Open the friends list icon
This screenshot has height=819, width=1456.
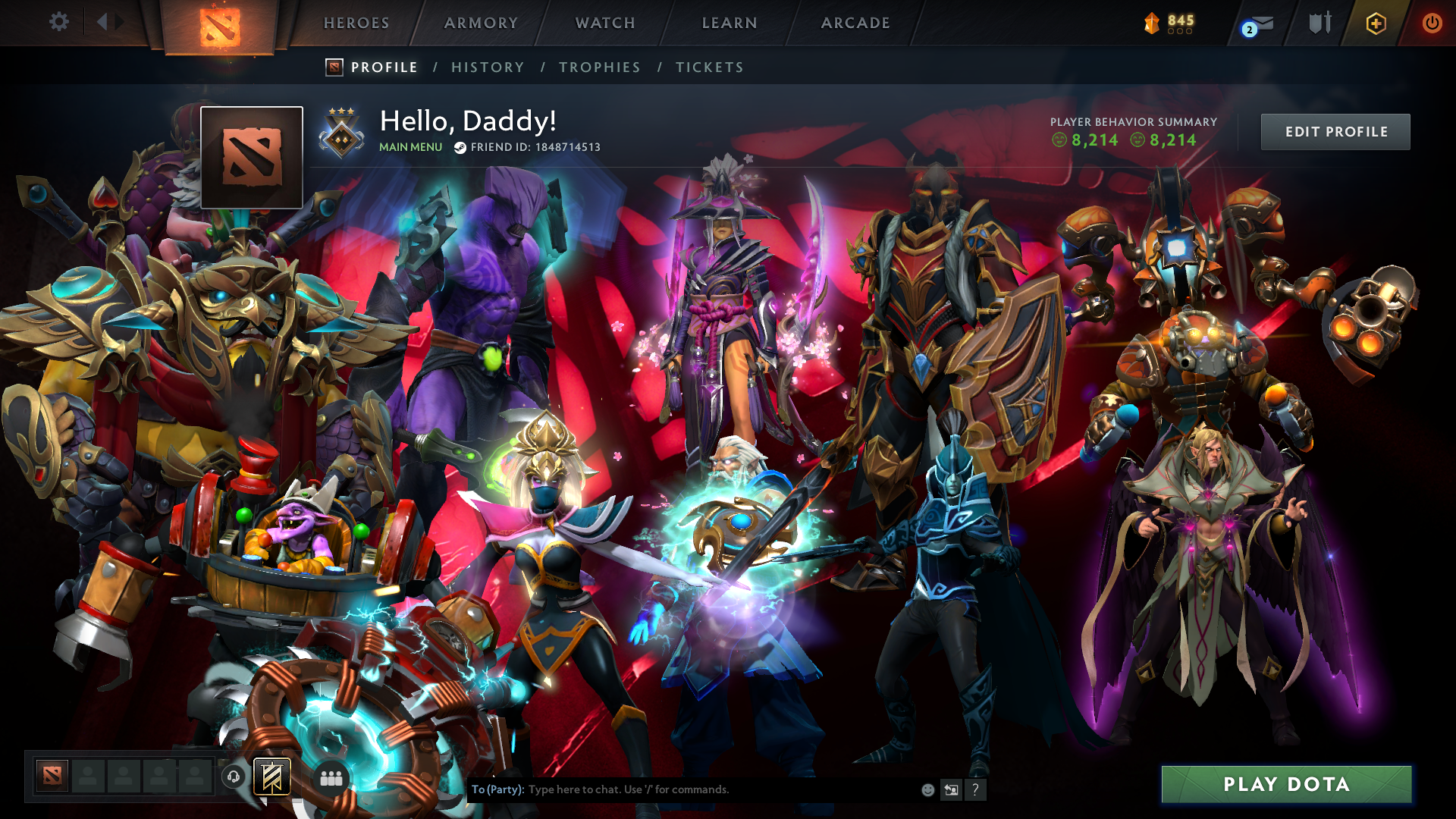point(331,777)
